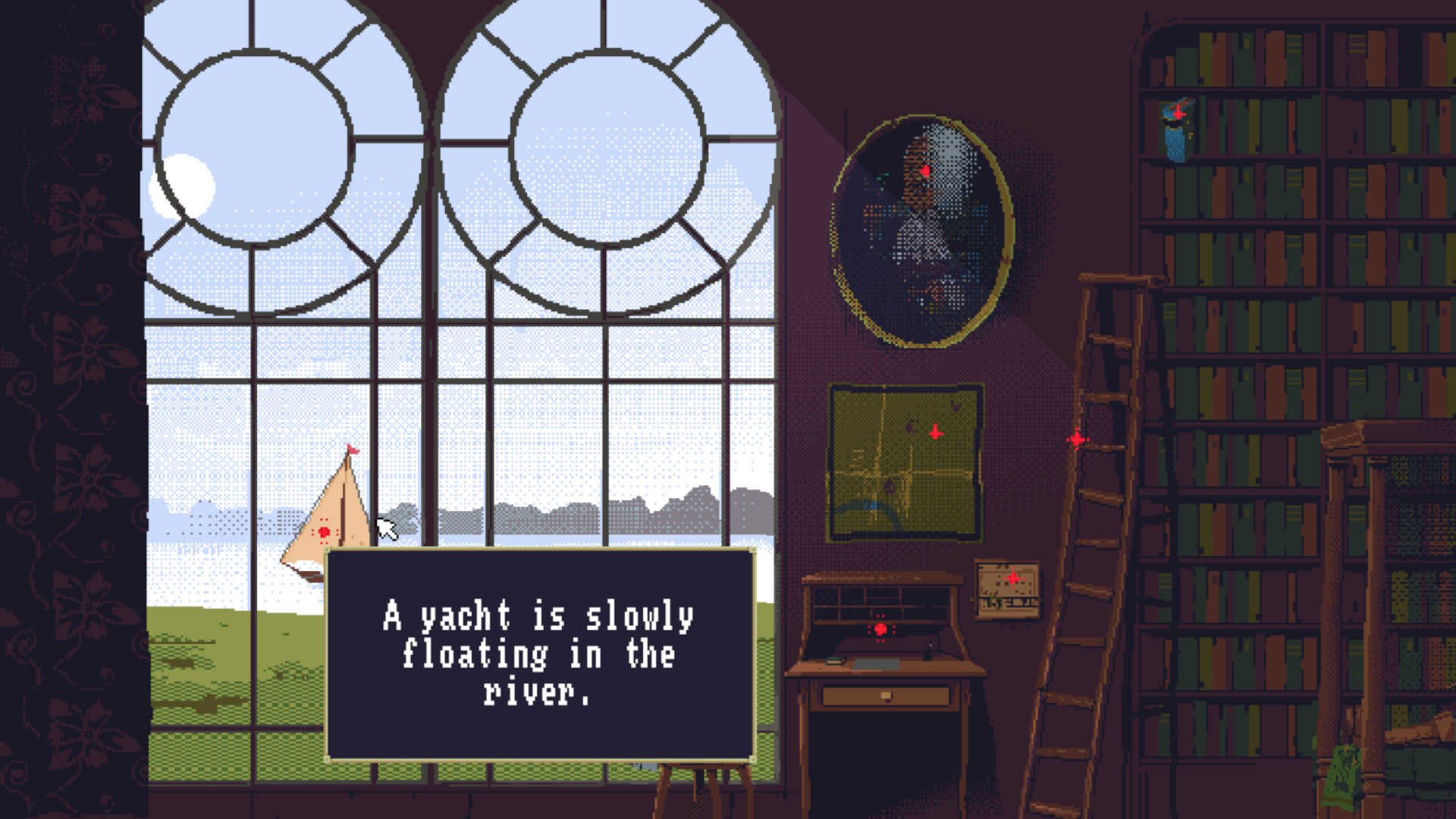The height and width of the screenshot is (819, 1456).
Task: Click the hotspot on the small wall calendar
Action: click(1014, 580)
